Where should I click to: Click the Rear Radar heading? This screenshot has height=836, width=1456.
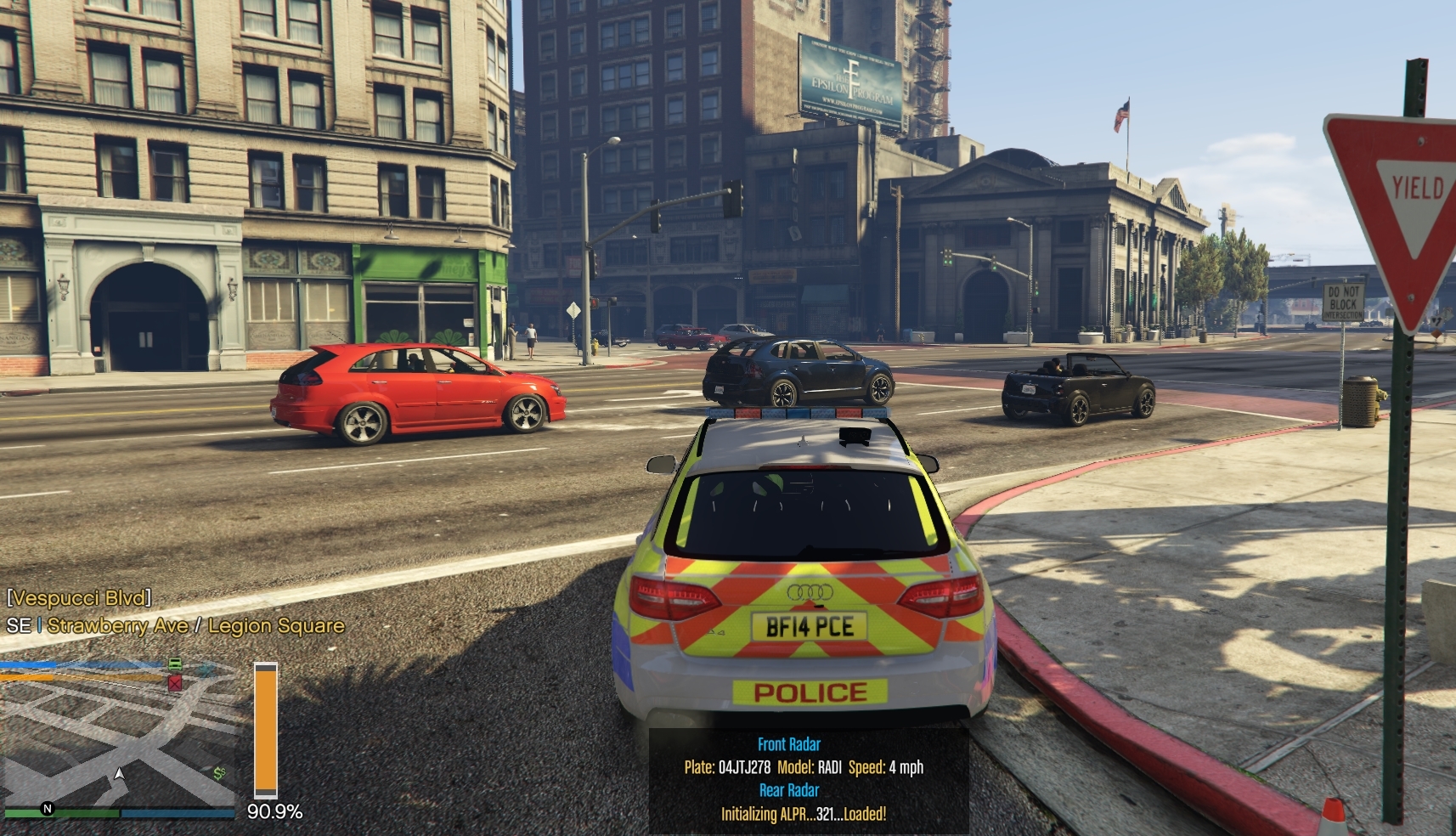coord(788,790)
